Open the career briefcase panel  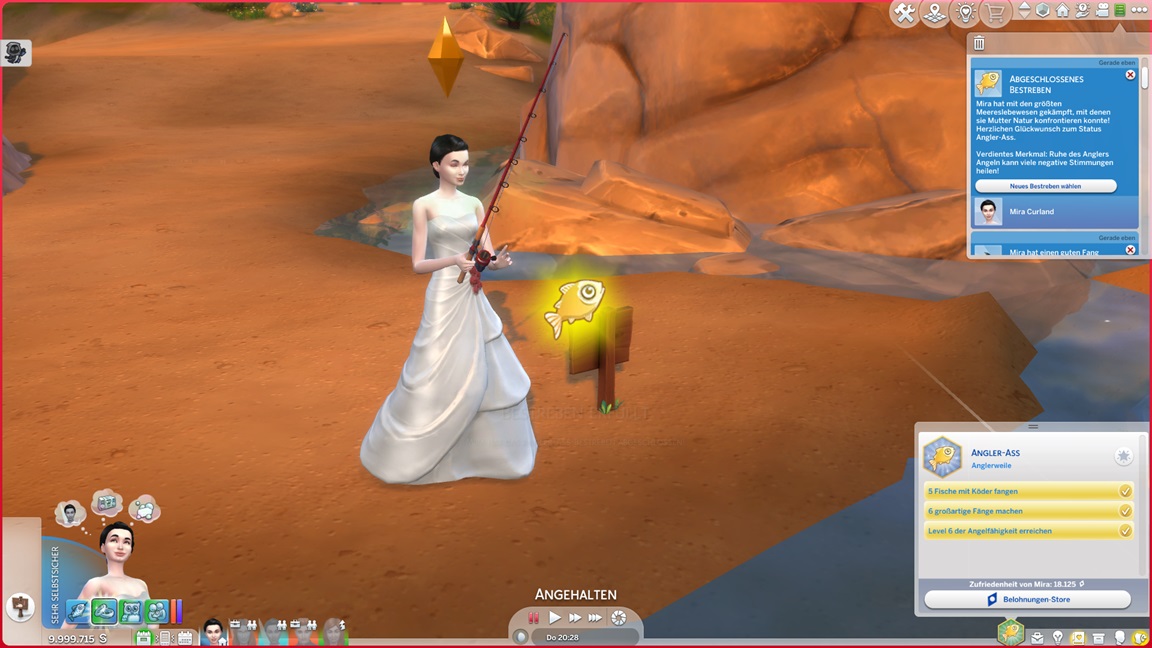[x=1037, y=637]
